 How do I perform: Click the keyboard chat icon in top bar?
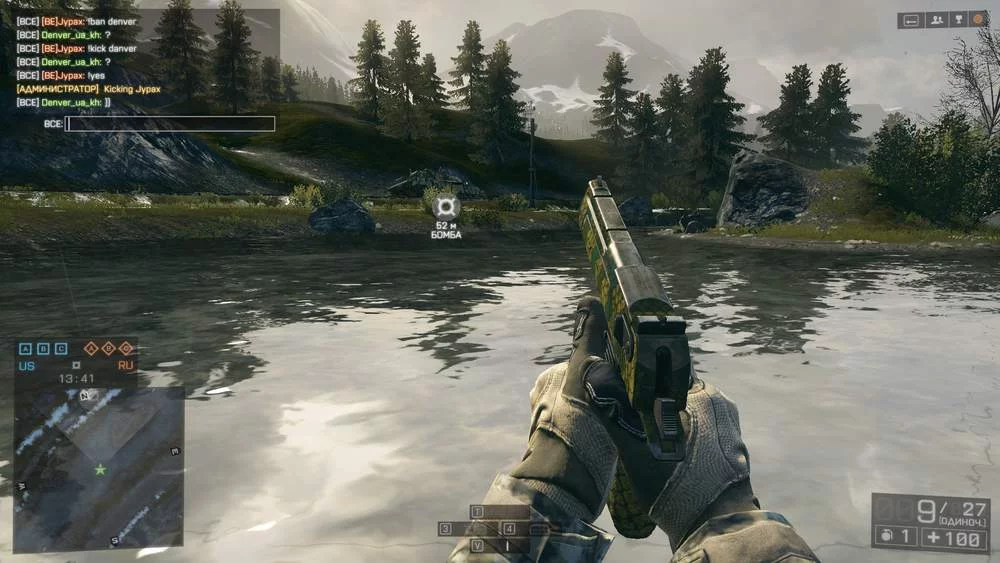point(912,19)
